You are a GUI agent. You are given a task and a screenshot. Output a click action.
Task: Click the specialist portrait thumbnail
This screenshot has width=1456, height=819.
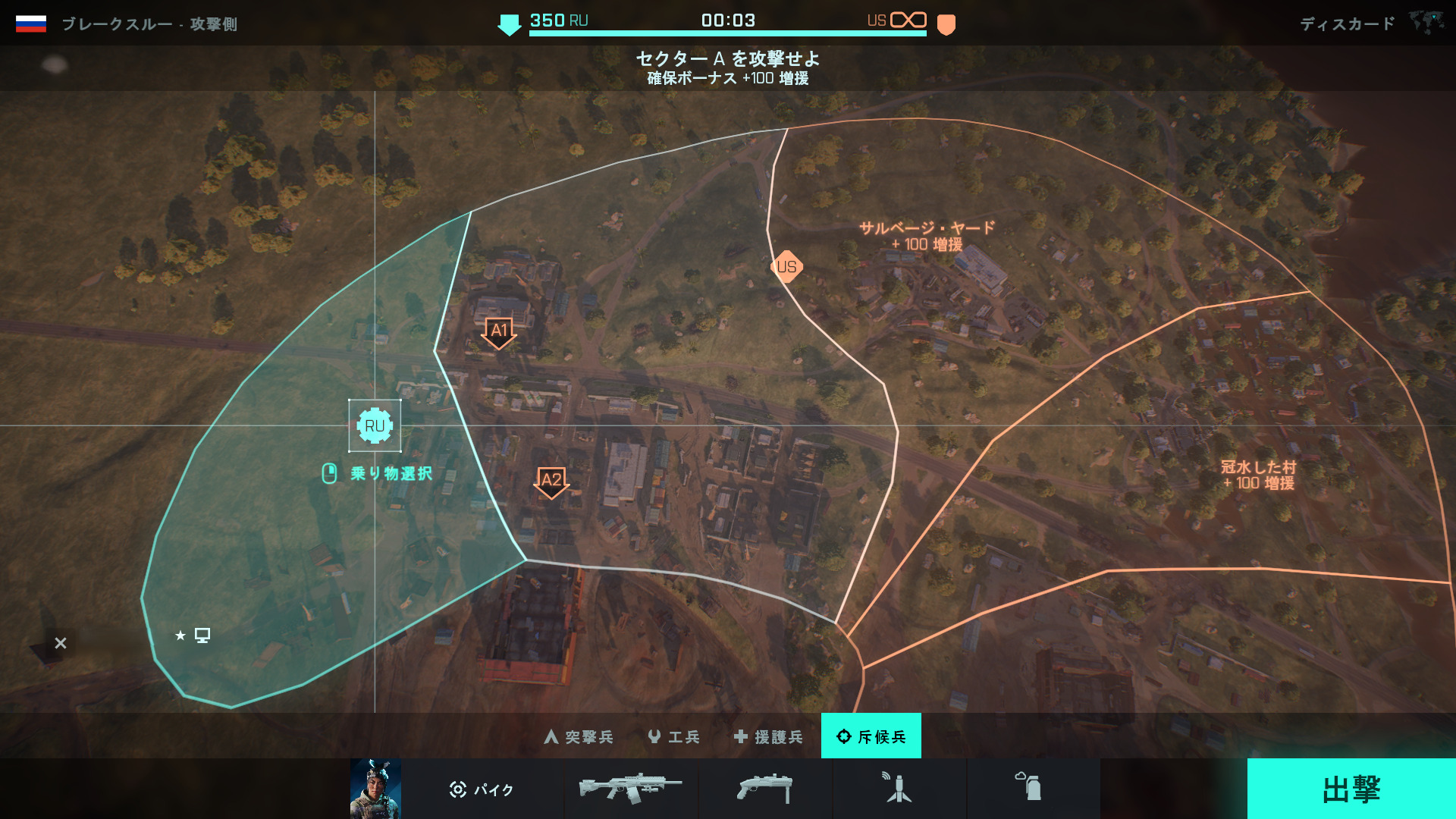(x=375, y=789)
